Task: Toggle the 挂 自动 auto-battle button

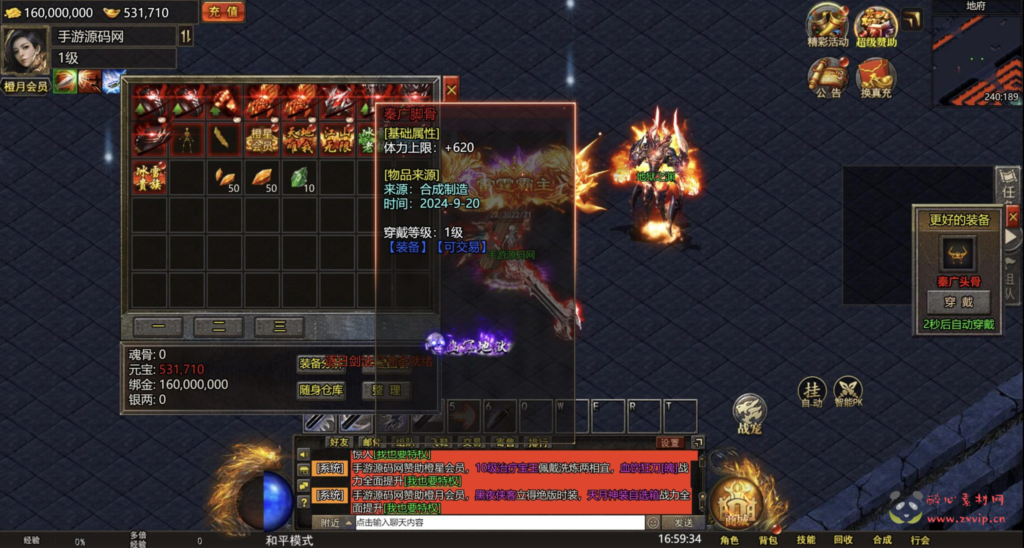Action: [x=811, y=391]
